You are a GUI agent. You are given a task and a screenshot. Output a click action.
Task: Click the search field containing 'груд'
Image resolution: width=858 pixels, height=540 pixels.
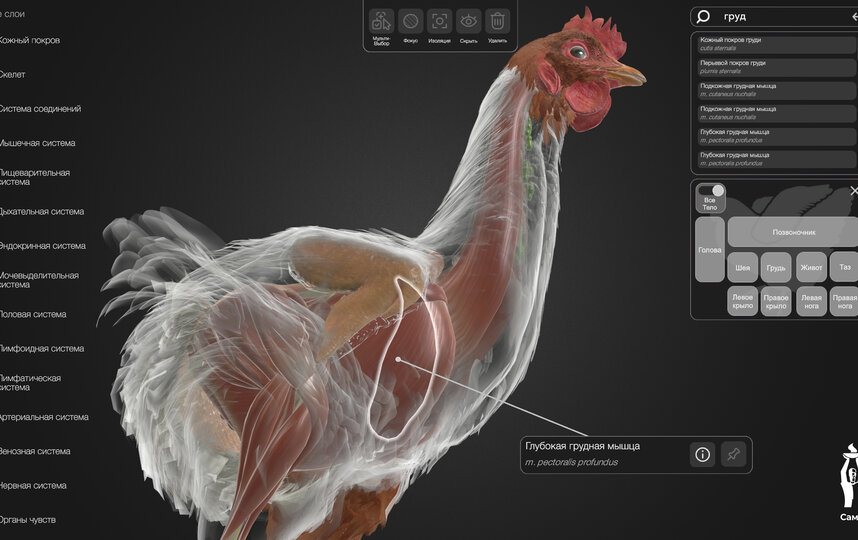780,17
